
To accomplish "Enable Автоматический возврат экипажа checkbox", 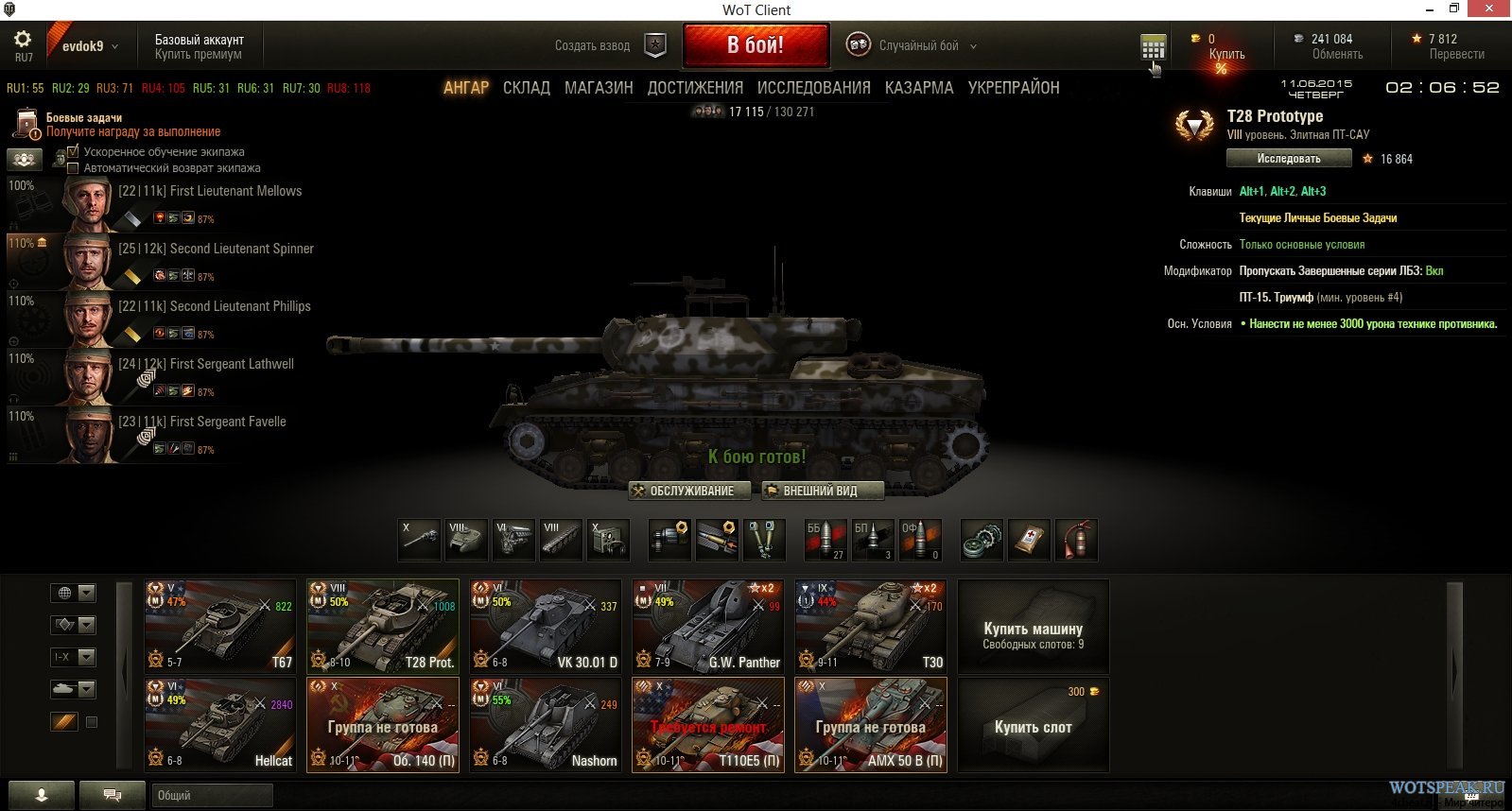I will click(73, 168).
